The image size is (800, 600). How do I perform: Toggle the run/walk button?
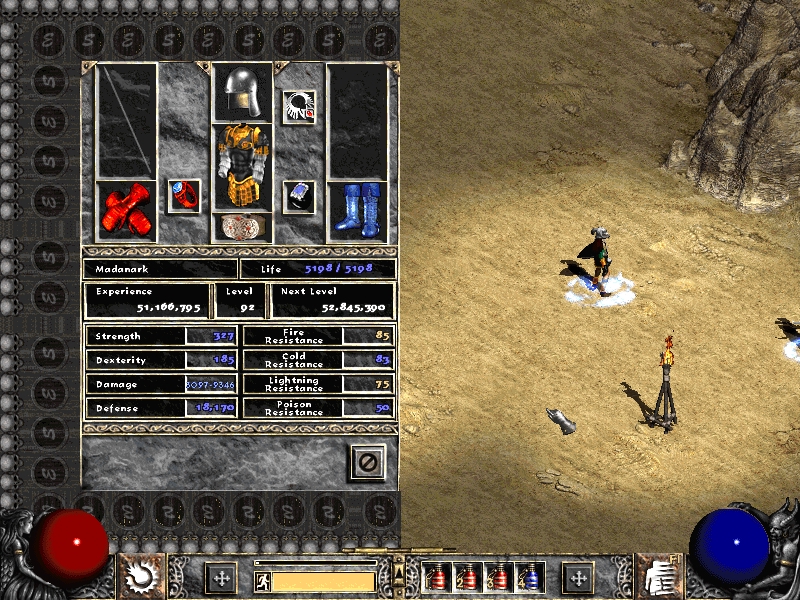(261, 580)
